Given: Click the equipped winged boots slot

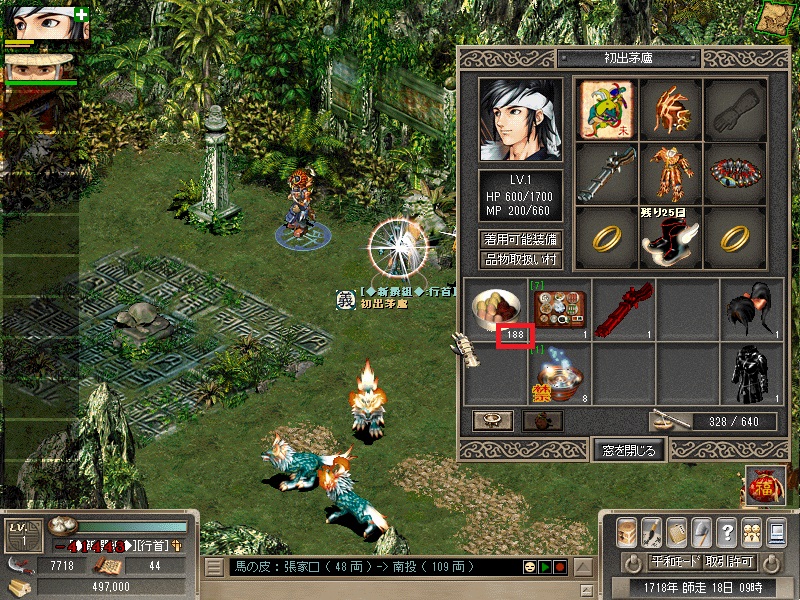Looking at the screenshot, I should tap(672, 236).
